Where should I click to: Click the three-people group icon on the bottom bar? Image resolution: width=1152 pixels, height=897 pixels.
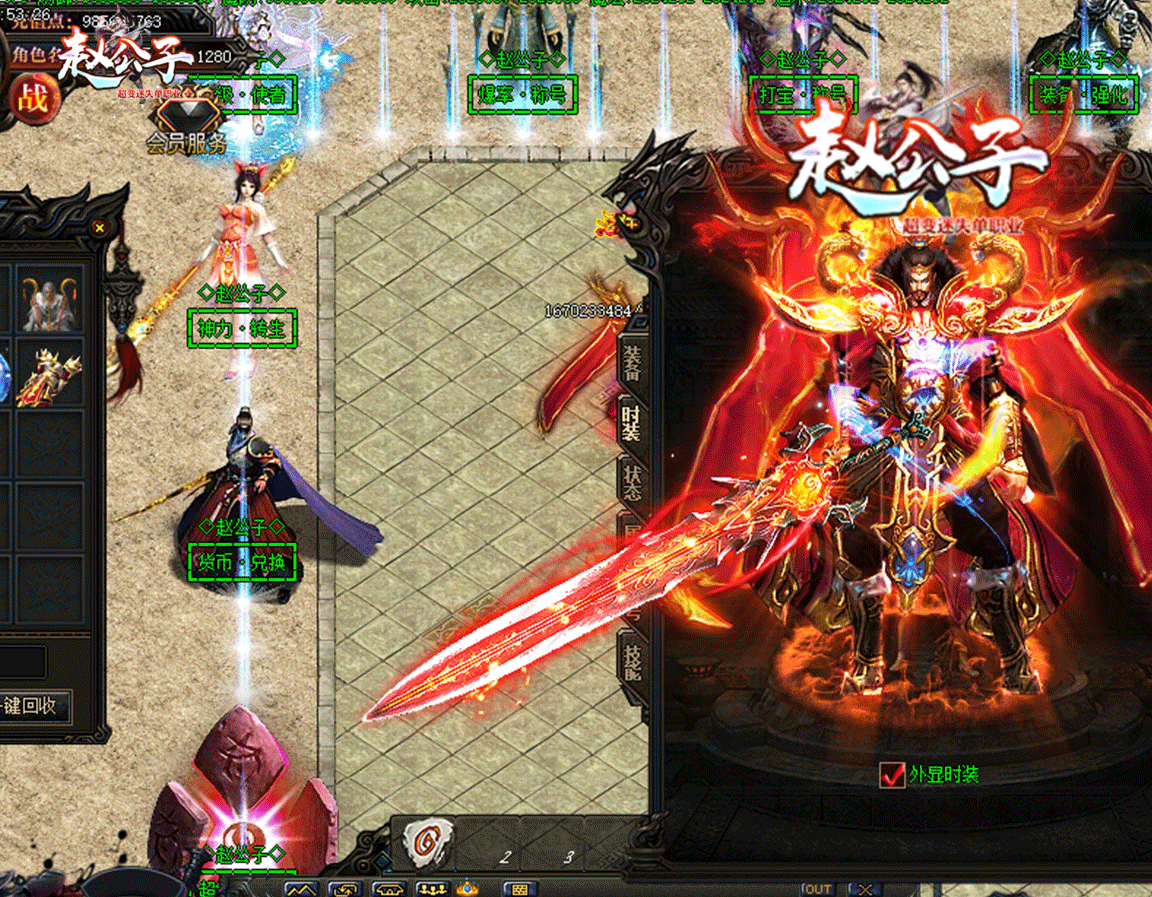point(431,889)
